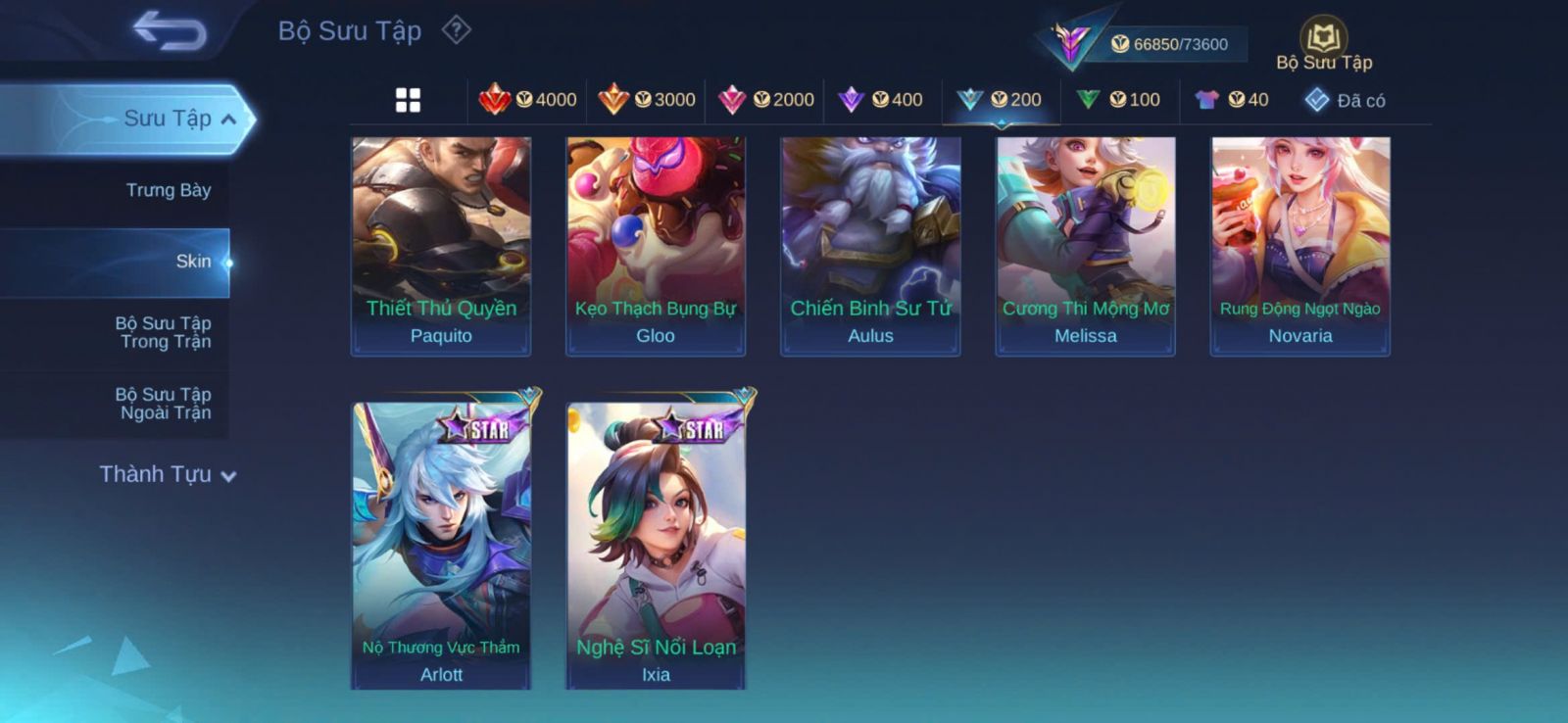
Task: Toggle the Đã có owned filter
Action: pyautogui.click(x=1345, y=100)
